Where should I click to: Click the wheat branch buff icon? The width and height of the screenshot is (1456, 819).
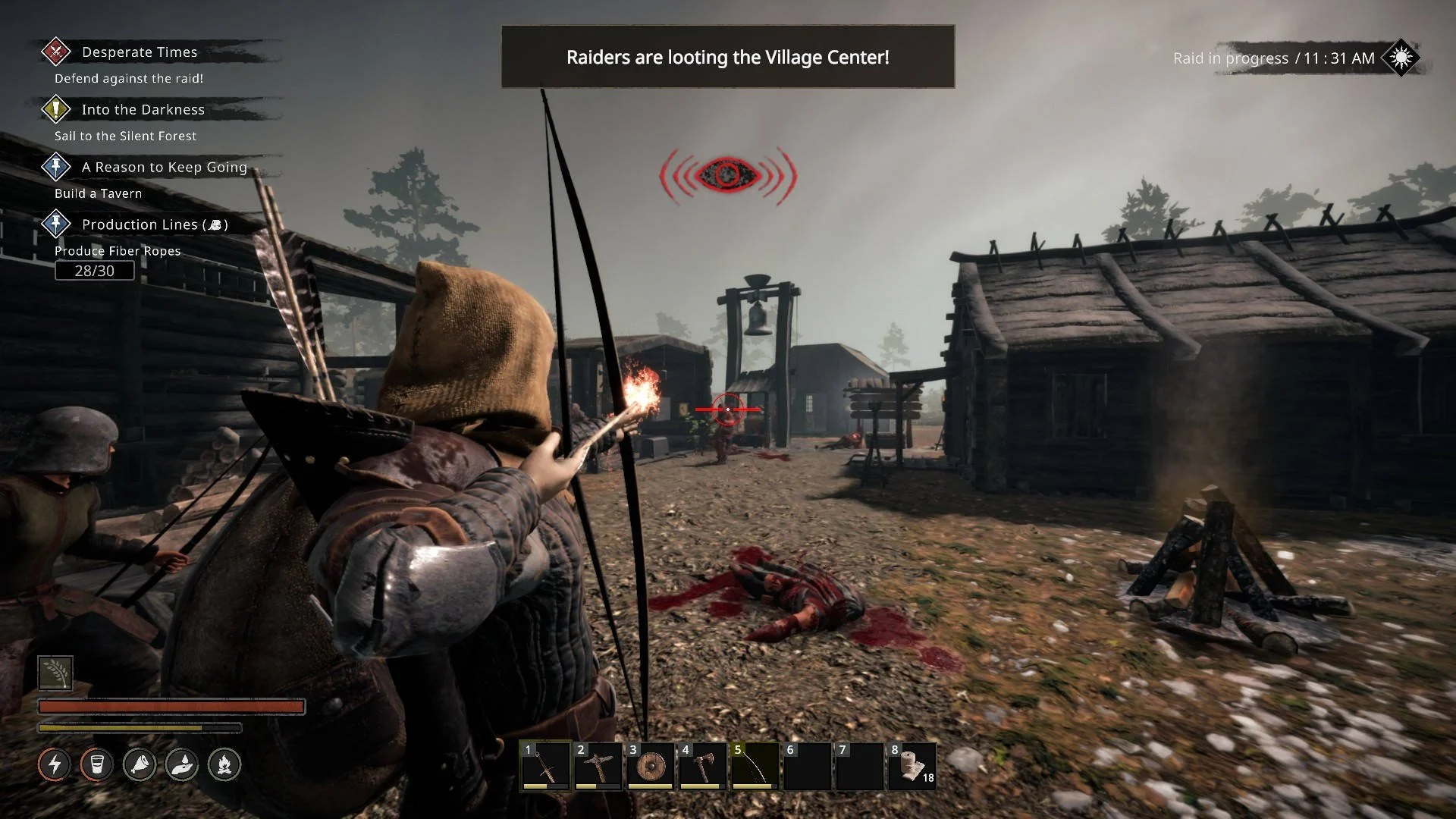click(x=55, y=673)
